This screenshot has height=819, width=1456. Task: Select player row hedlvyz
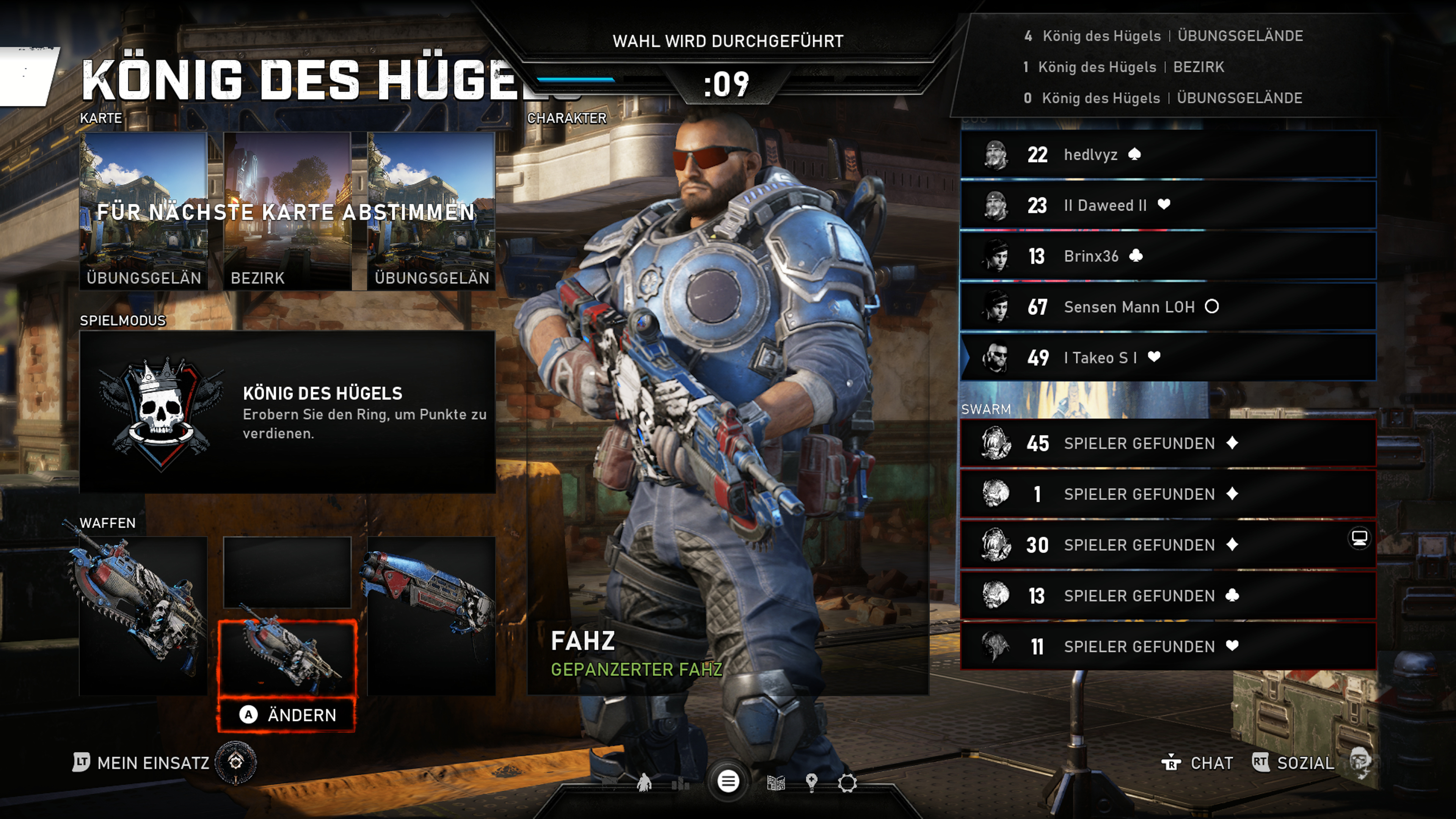tap(1168, 155)
